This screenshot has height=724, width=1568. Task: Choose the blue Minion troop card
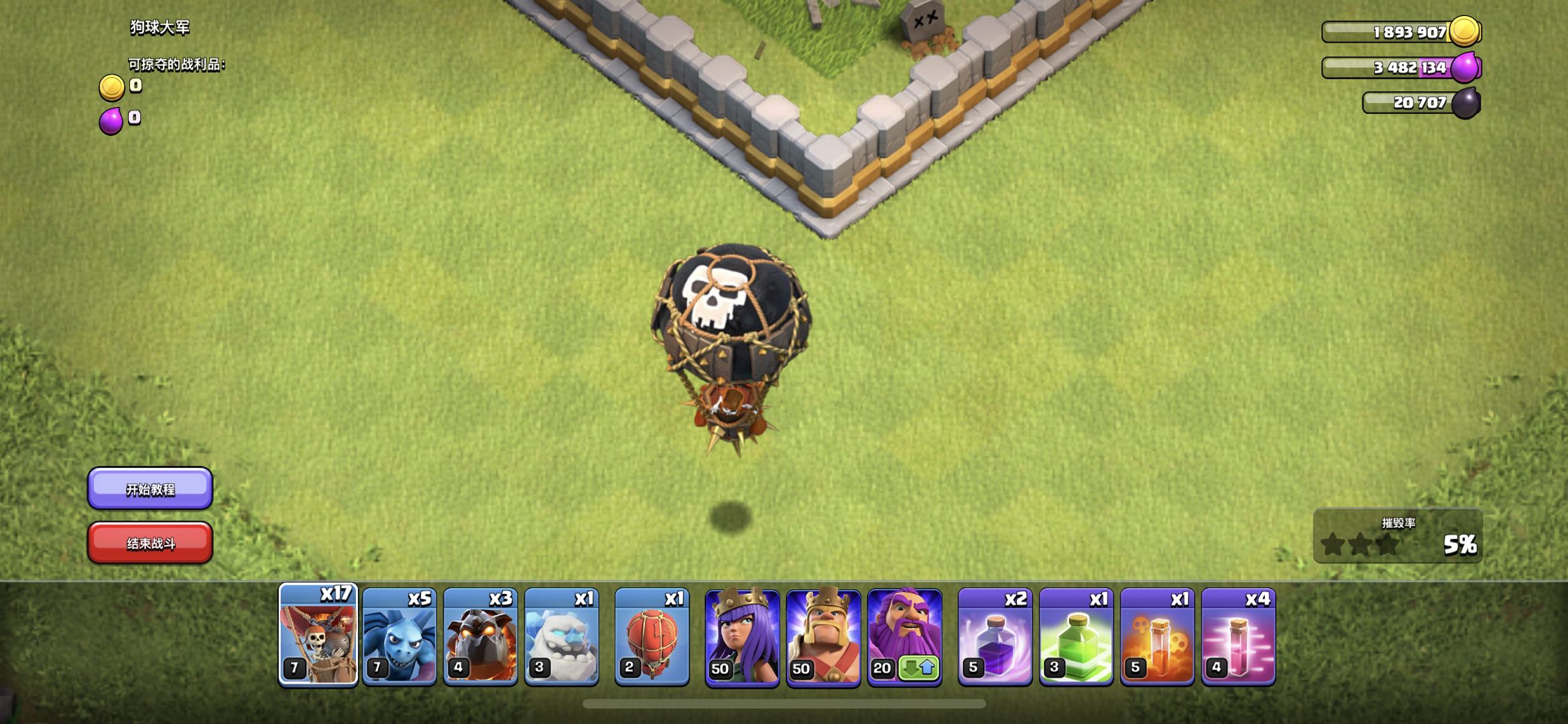click(x=400, y=637)
